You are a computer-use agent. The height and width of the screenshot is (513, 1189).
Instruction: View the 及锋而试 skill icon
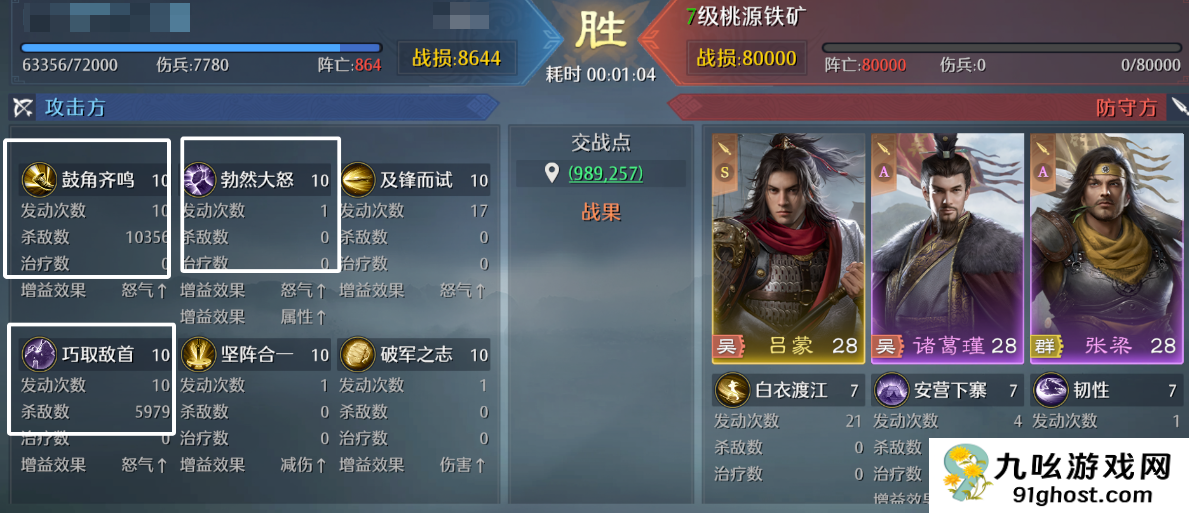tap(357, 180)
